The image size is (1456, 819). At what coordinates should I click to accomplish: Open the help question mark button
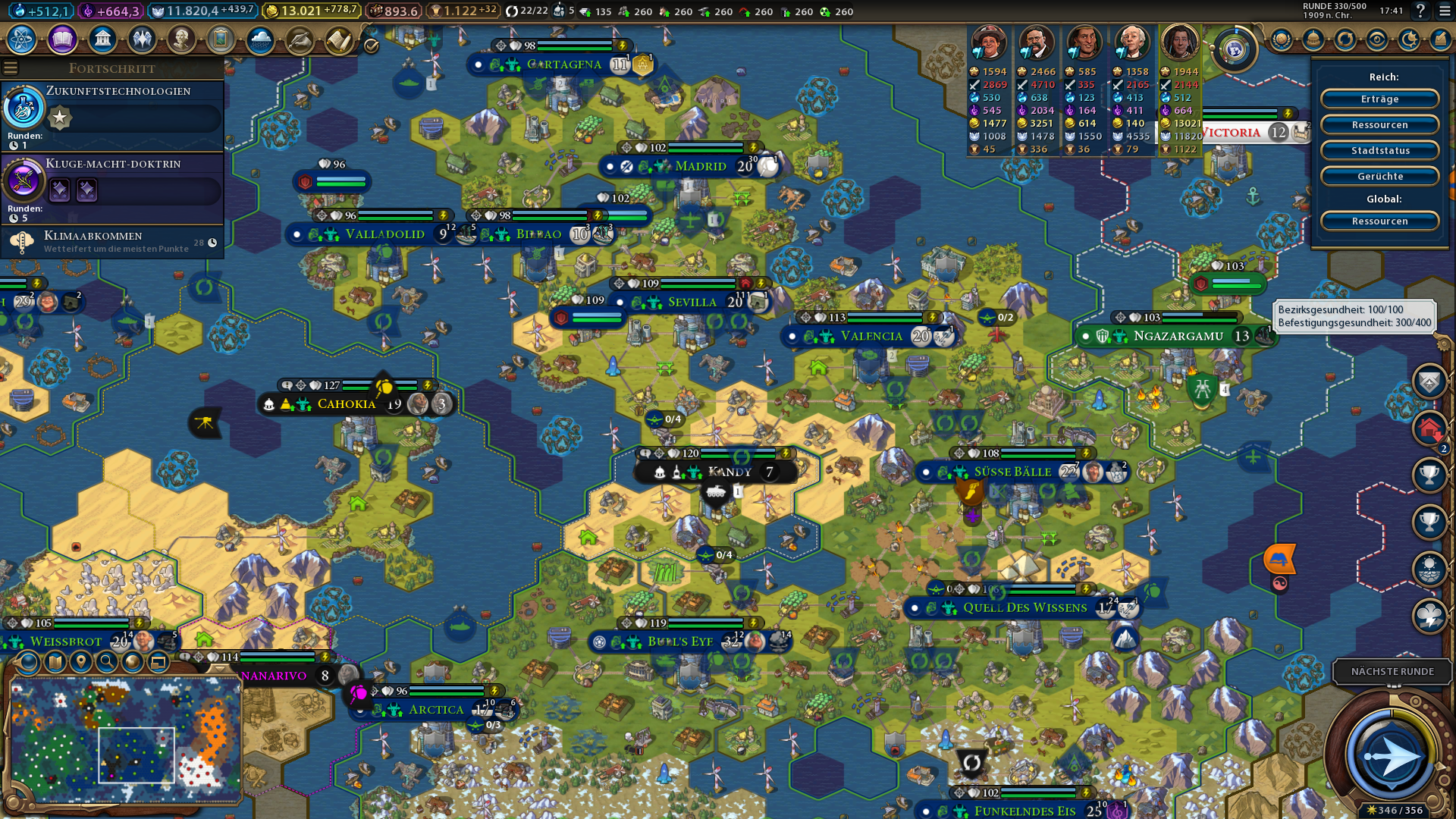[1420, 11]
